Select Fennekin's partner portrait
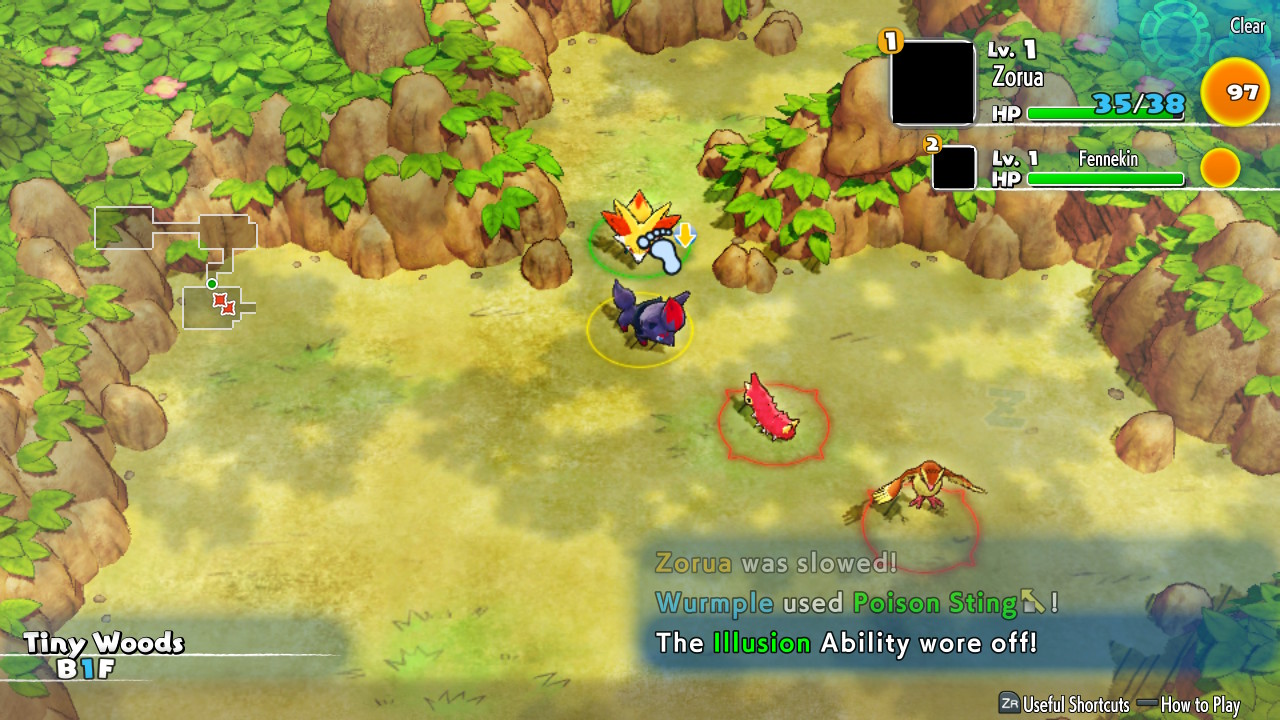Screen dimensions: 1280x720 point(954,167)
